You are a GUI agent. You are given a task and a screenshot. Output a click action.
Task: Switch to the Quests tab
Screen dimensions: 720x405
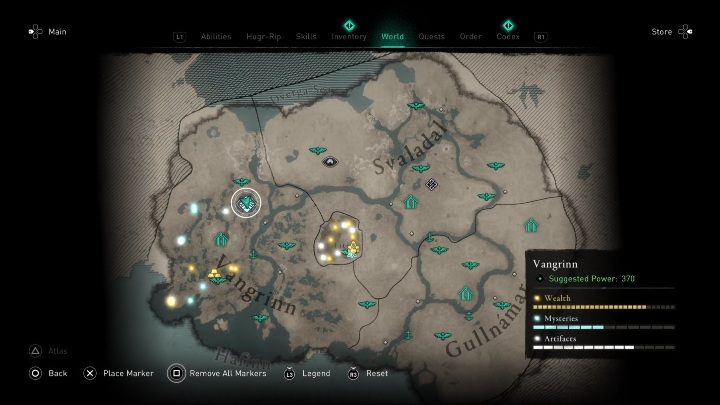(432, 37)
